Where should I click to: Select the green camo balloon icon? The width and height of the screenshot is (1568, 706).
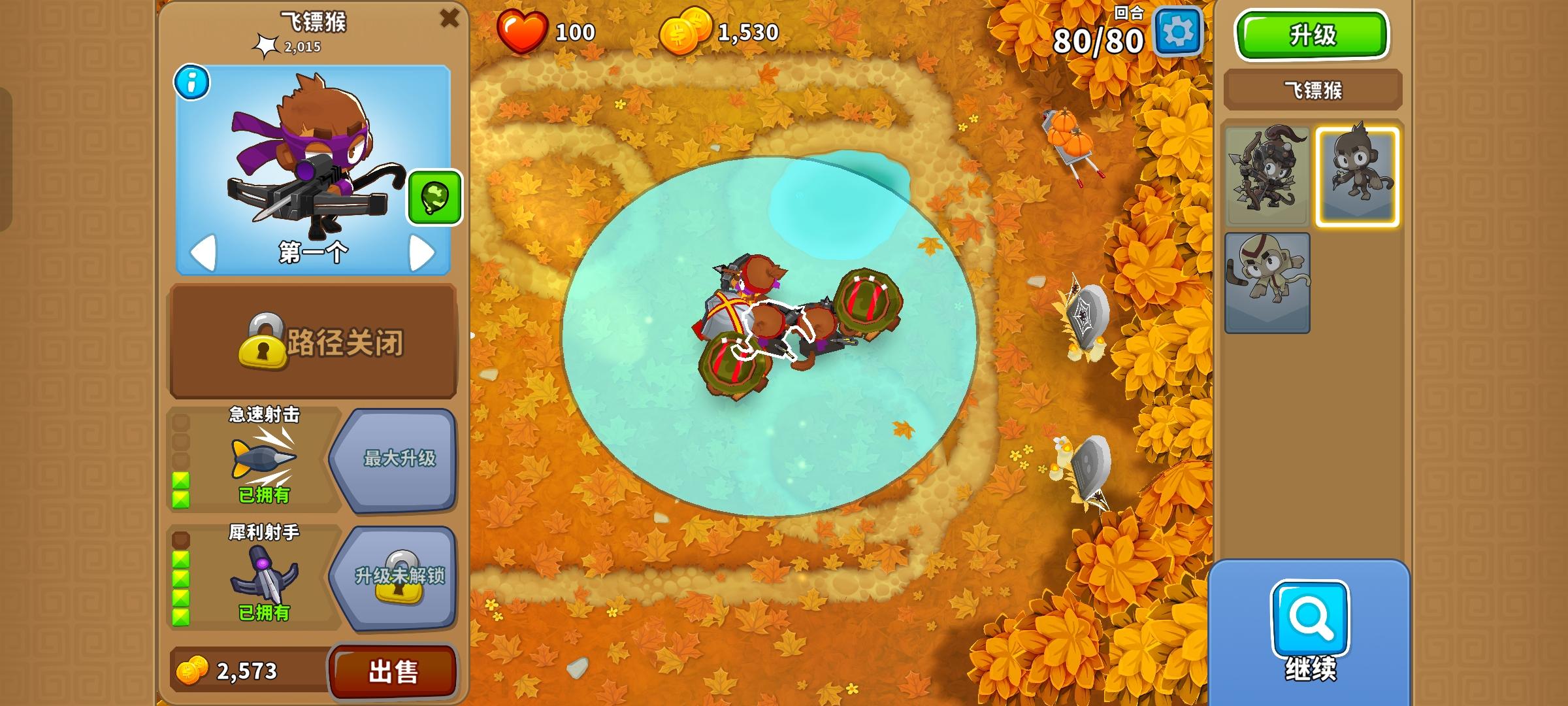[436, 195]
